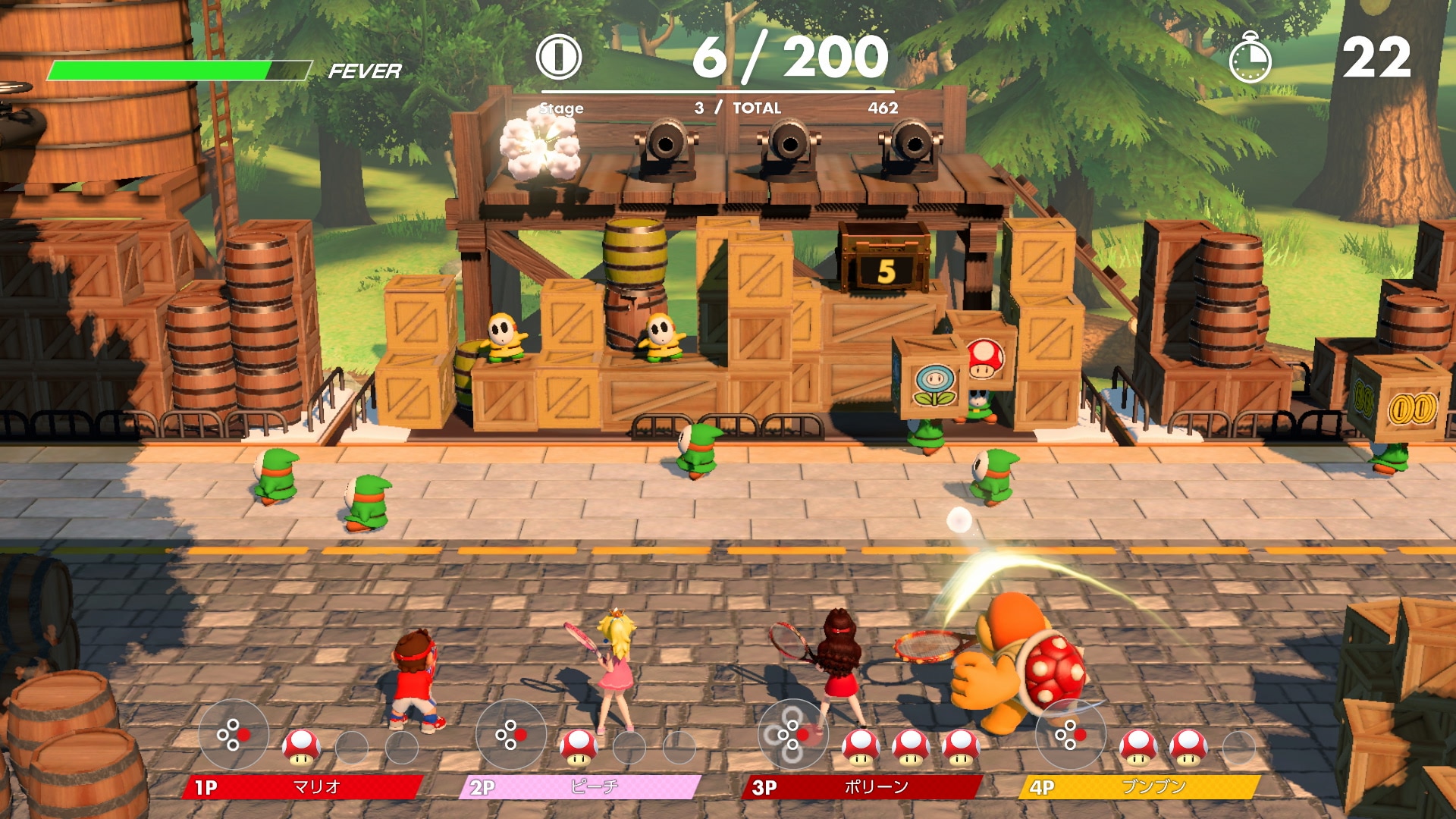Viewport: 1456px width, 819px height.
Task: Select Peach's red mushroom life icon
Action: click(579, 747)
